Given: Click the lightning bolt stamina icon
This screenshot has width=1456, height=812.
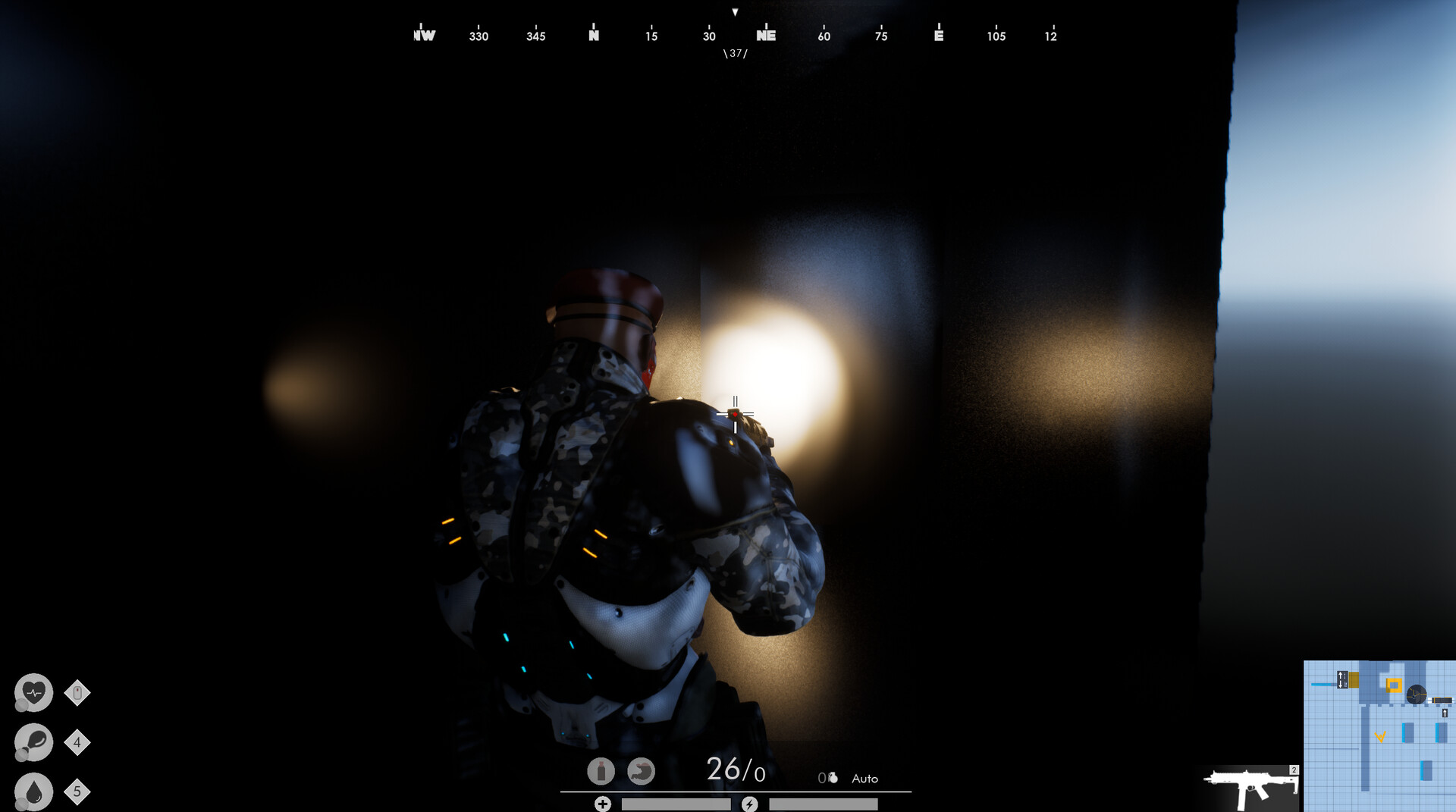Looking at the screenshot, I should (x=750, y=804).
